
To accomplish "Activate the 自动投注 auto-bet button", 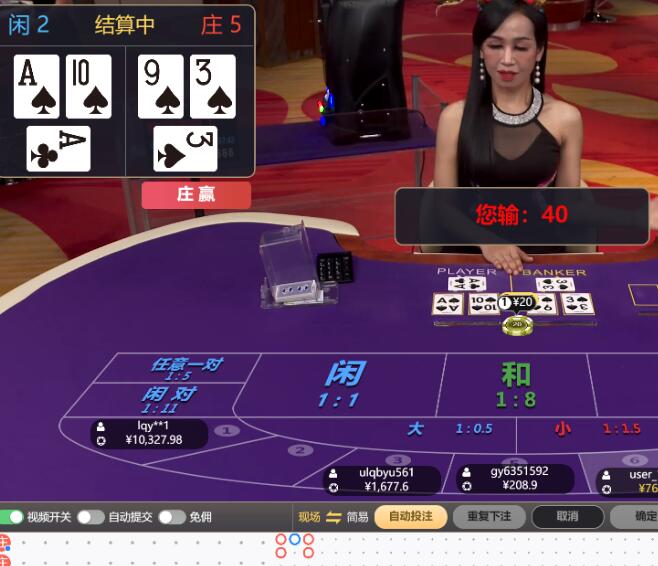I will [x=411, y=517].
